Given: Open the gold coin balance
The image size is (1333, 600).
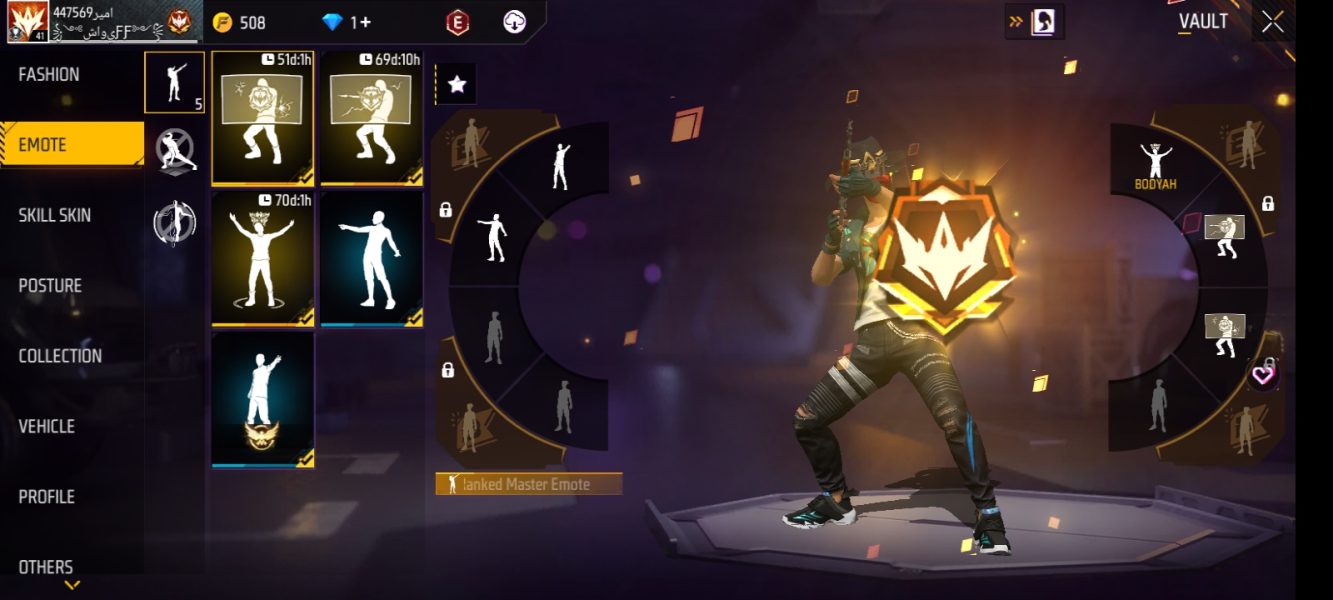Looking at the screenshot, I should point(240,22).
